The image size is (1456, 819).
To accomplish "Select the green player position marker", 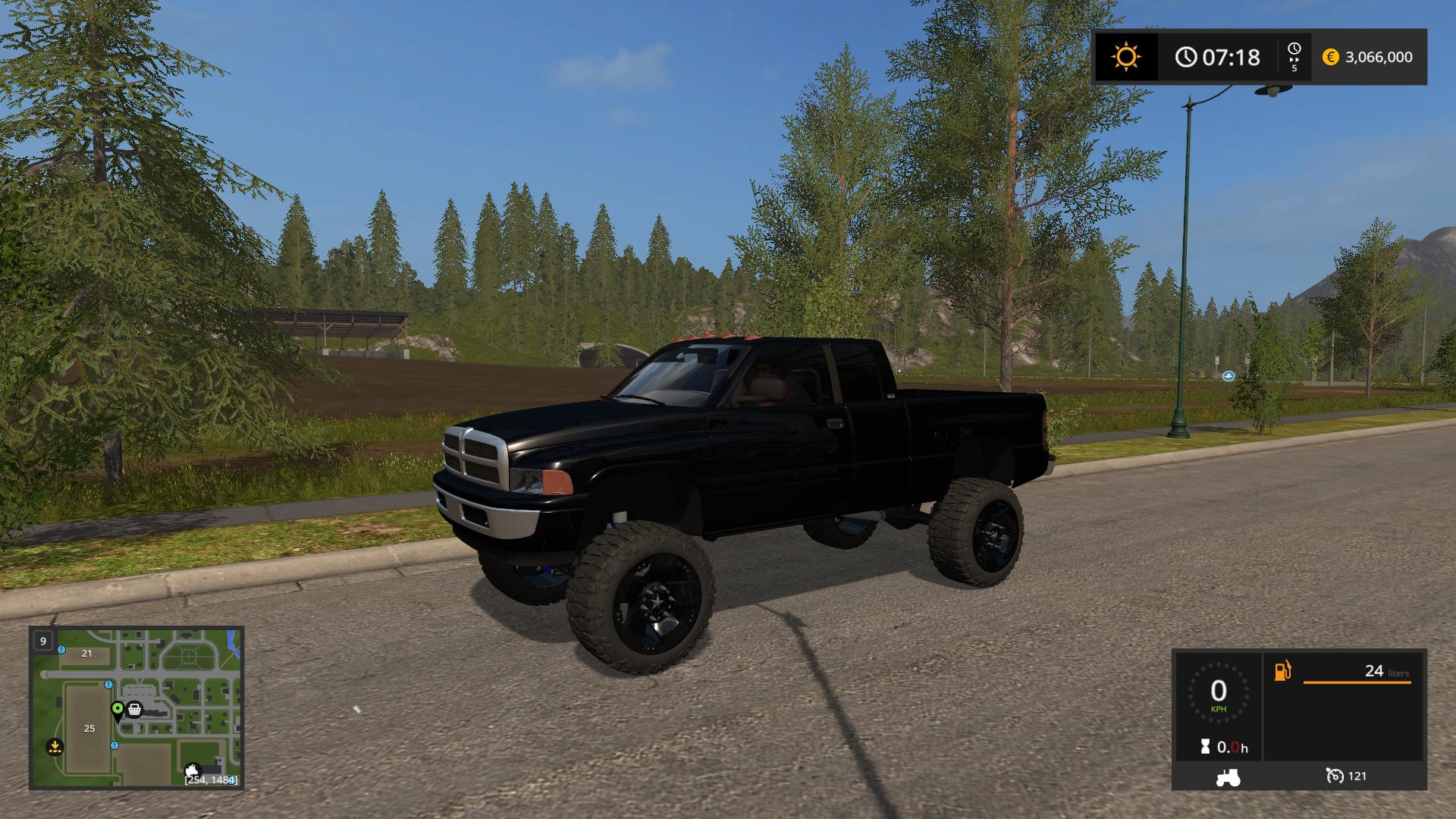I will tap(118, 710).
